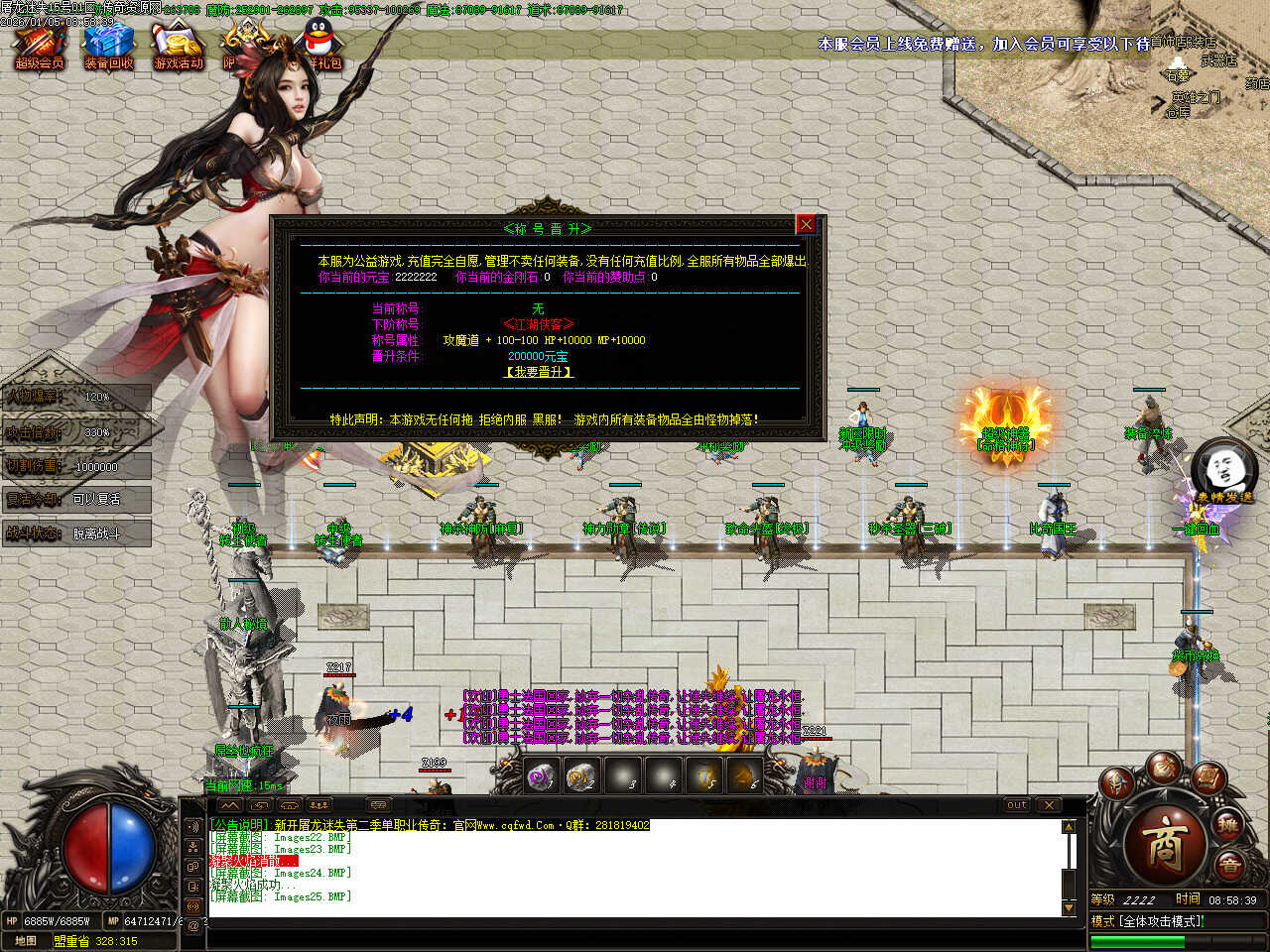Toggle the 音 sound button
The width and height of the screenshot is (1270, 952).
point(1229,866)
